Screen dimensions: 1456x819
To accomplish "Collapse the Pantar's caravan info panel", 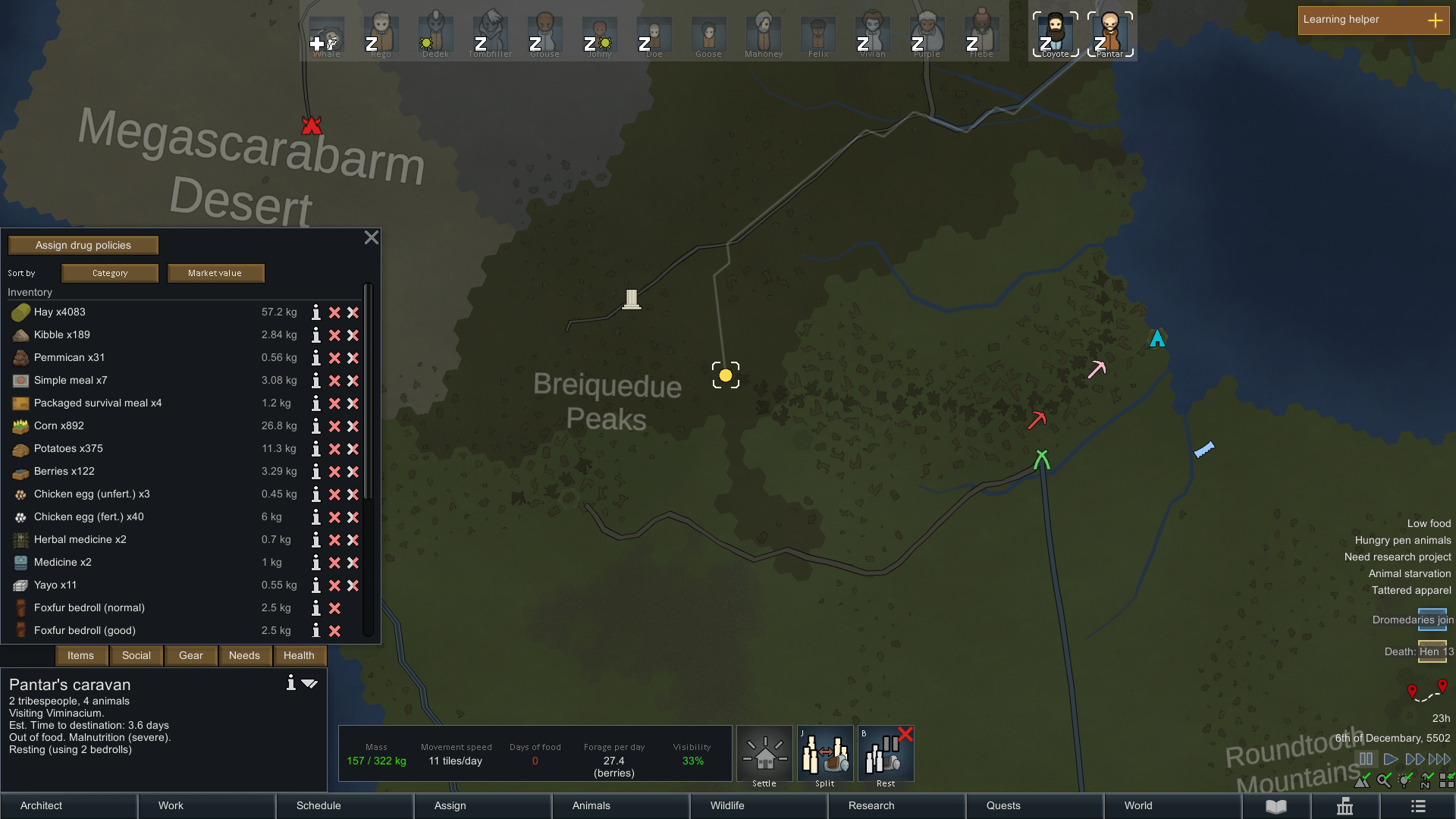I will [309, 683].
